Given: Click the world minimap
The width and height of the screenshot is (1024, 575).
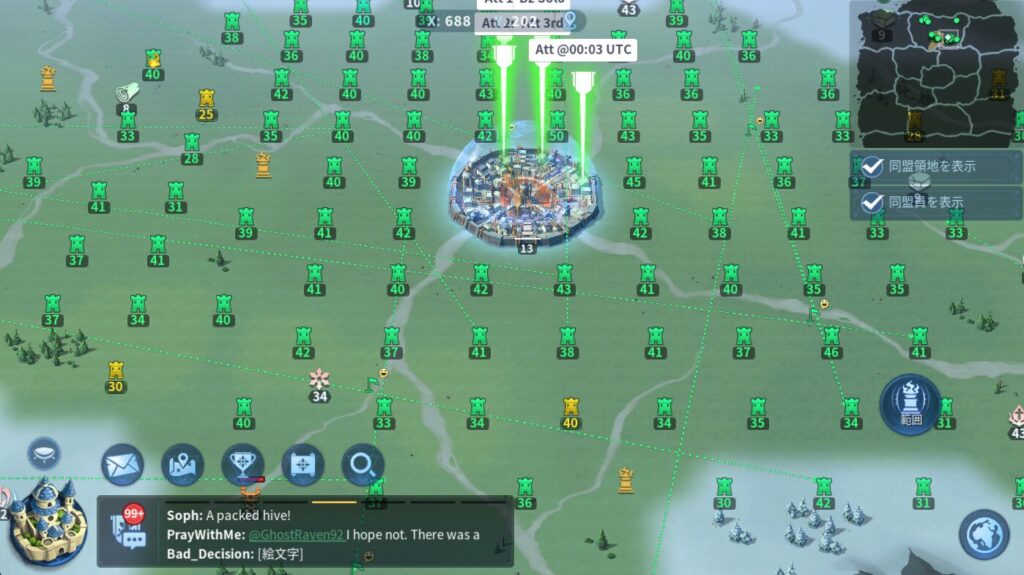Looking at the screenshot, I should tap(934, 72).
